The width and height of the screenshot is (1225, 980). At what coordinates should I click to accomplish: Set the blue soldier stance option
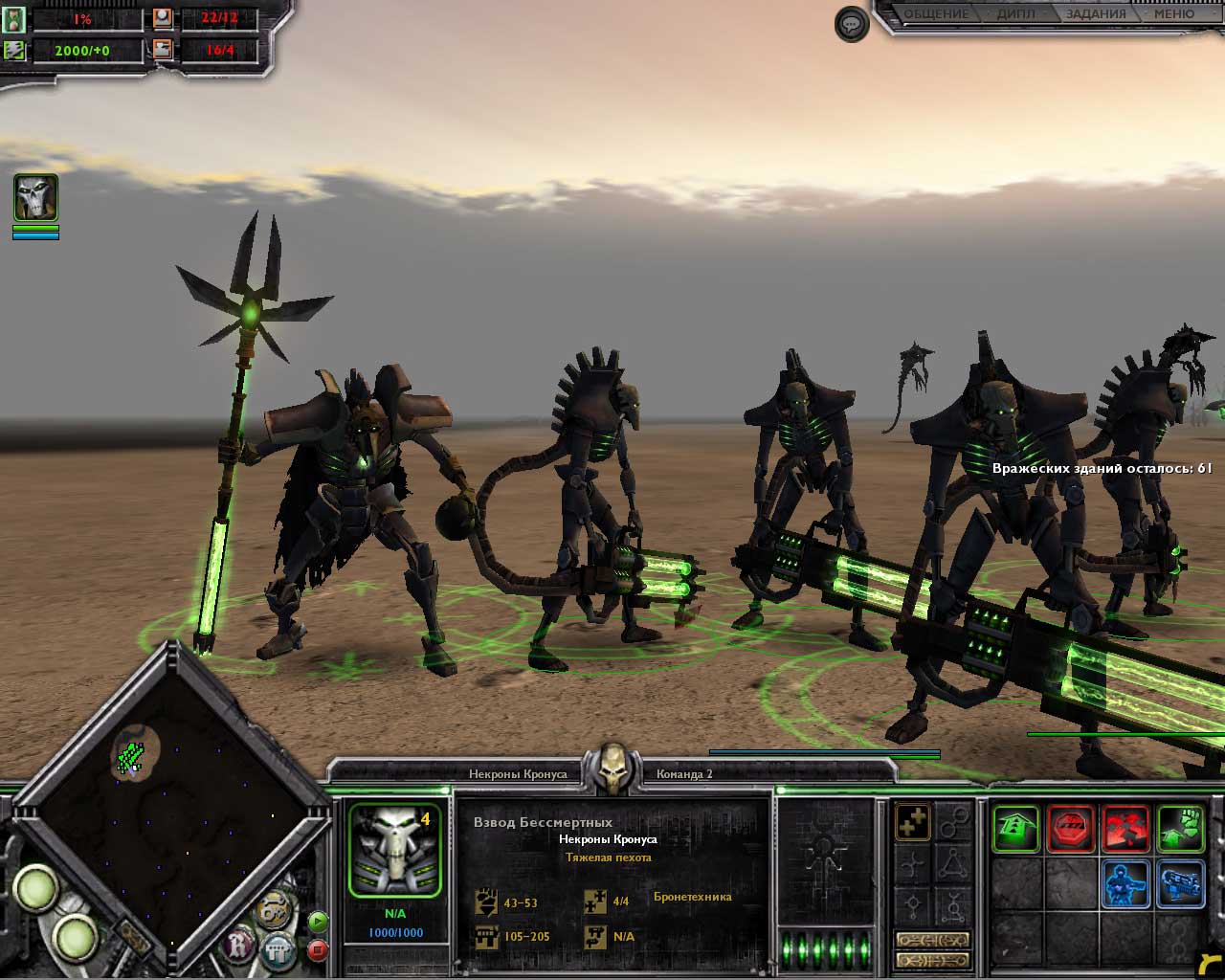click(1125, 883)
